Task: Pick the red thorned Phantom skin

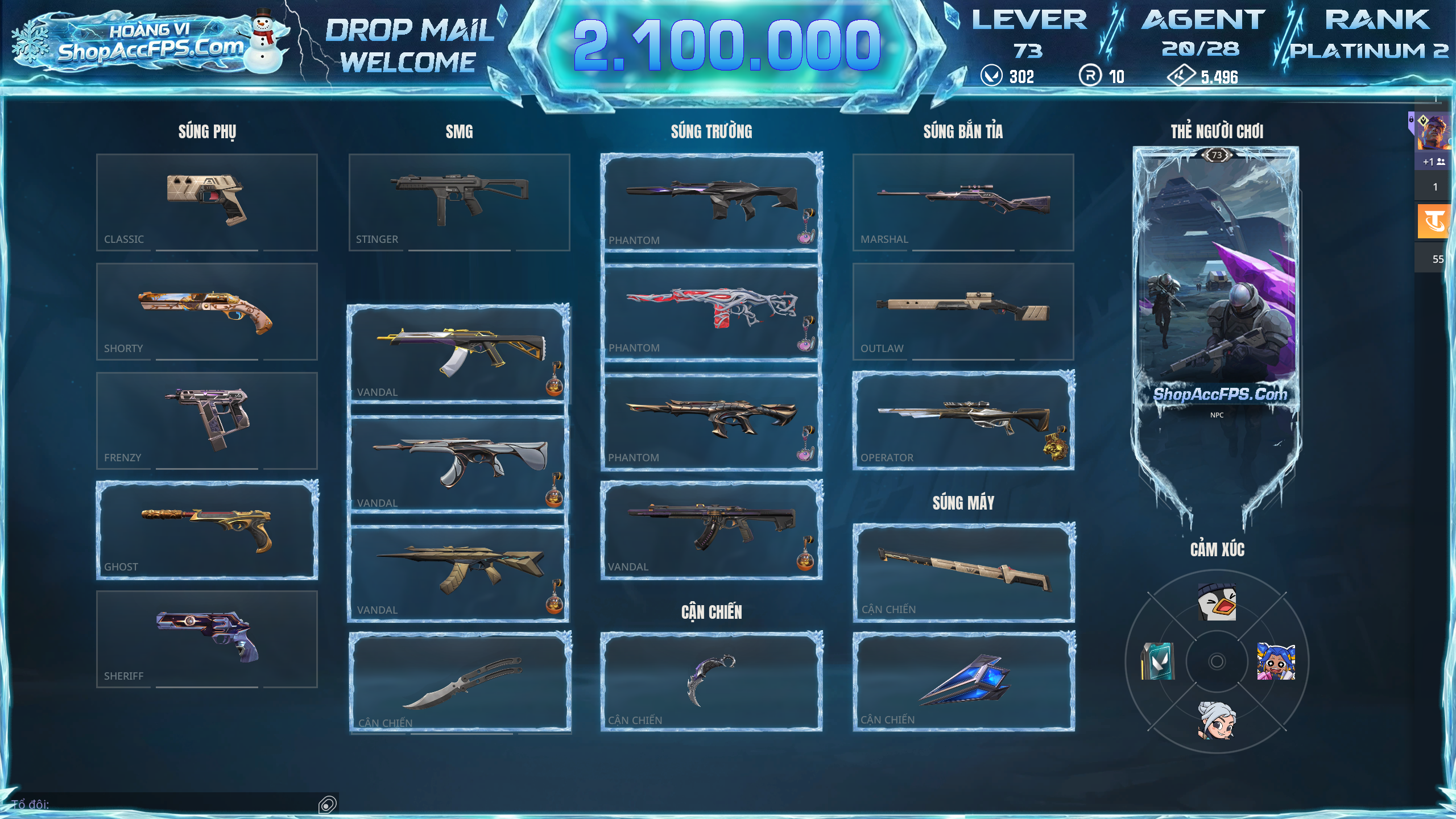Action: click(711, 311)
